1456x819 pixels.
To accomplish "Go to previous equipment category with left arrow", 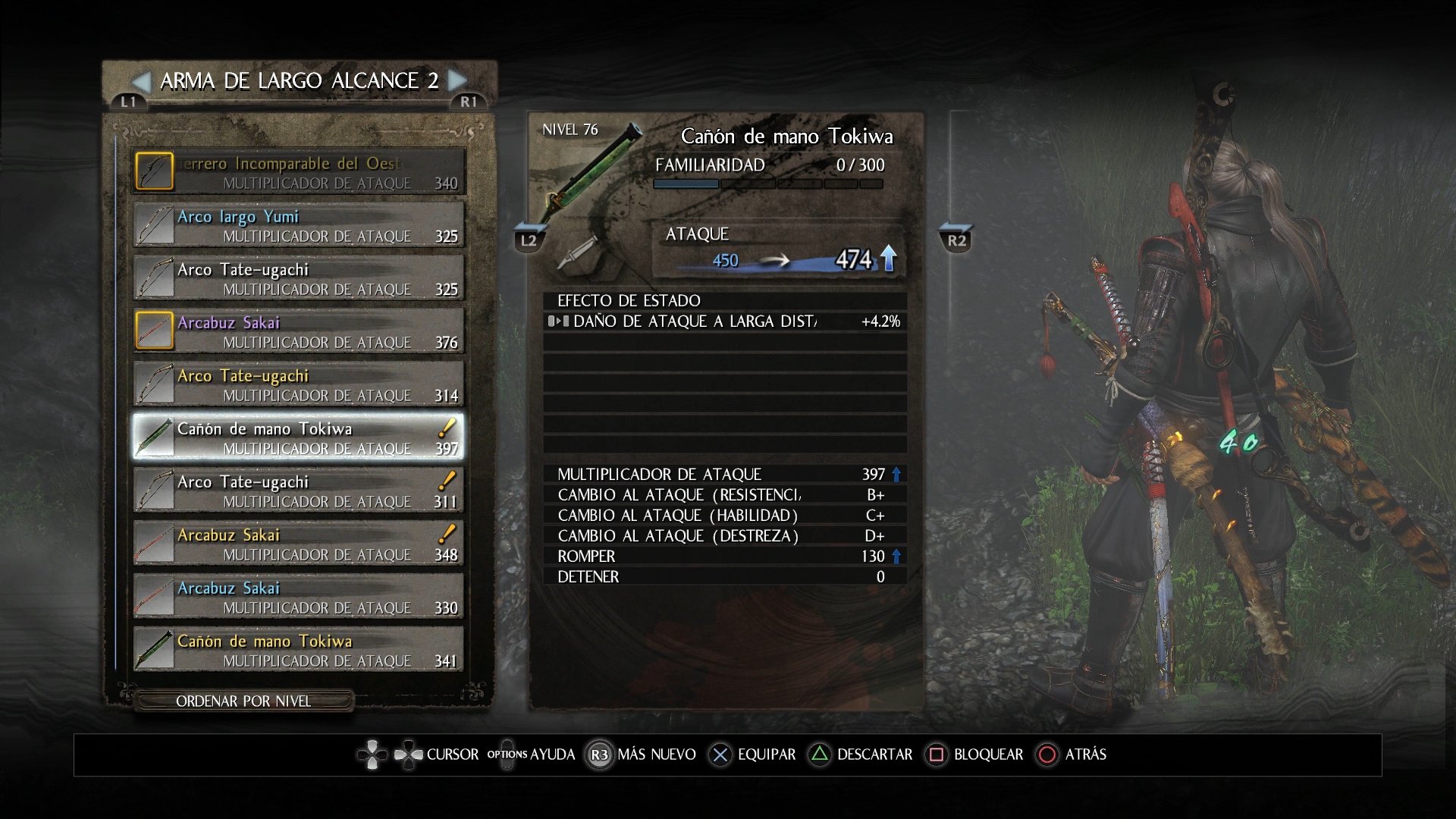I will click(141, 80).
